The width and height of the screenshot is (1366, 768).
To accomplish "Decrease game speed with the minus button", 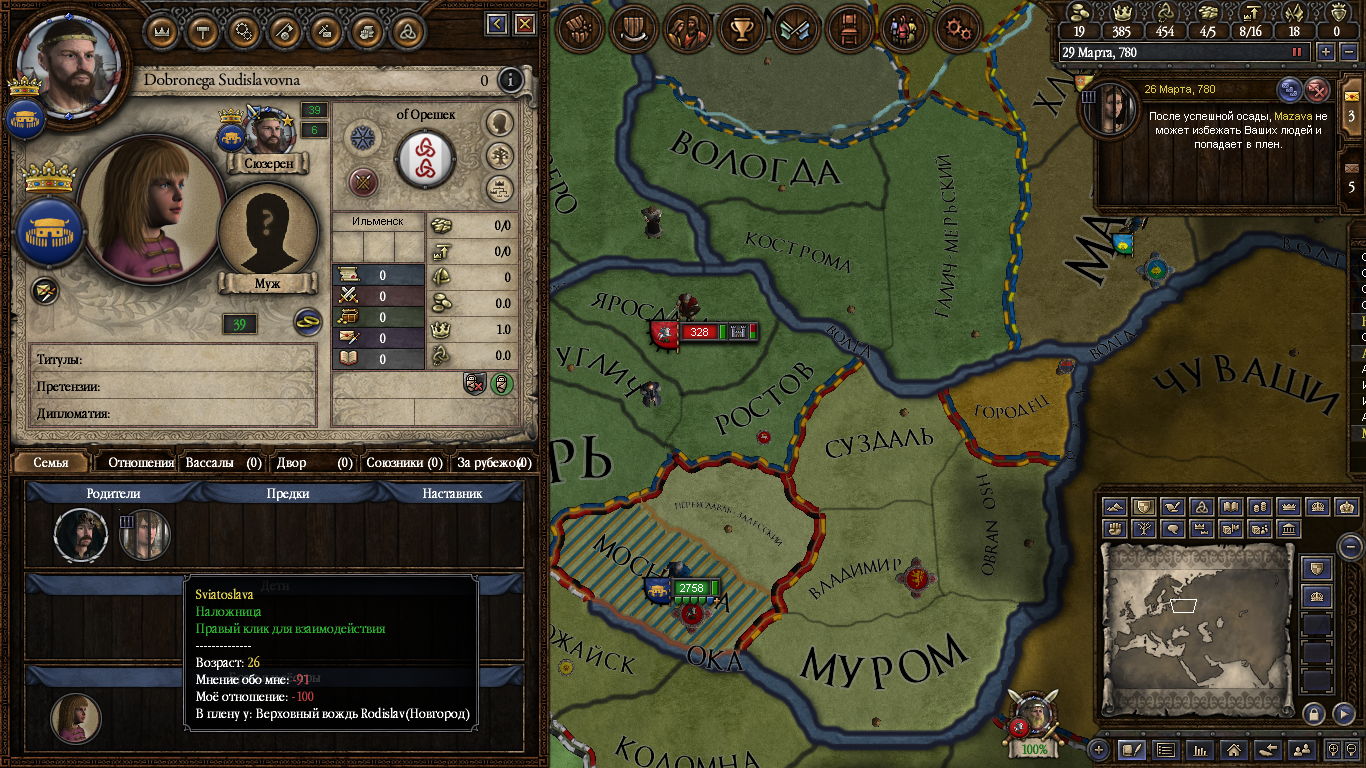I will (x=1348, y=52).
